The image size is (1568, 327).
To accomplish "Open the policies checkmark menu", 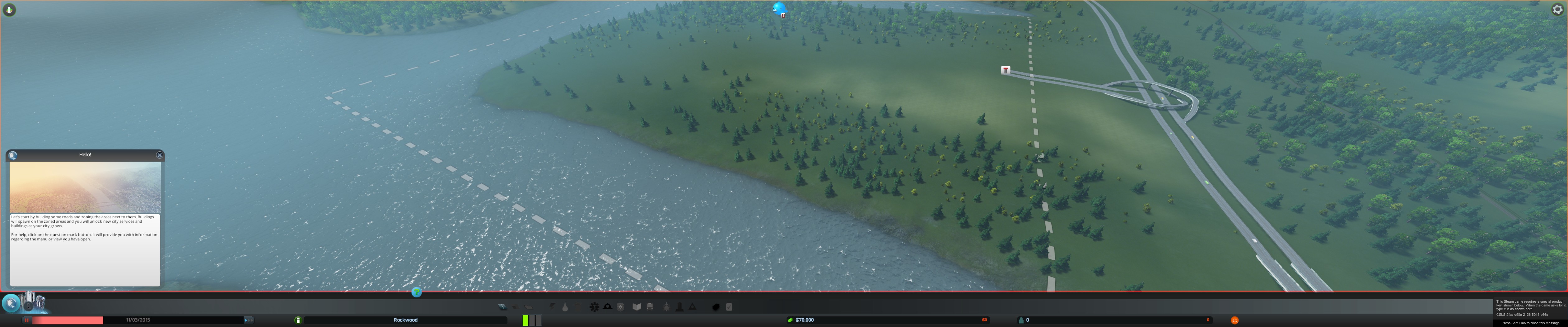I will (x=729, y=307).
